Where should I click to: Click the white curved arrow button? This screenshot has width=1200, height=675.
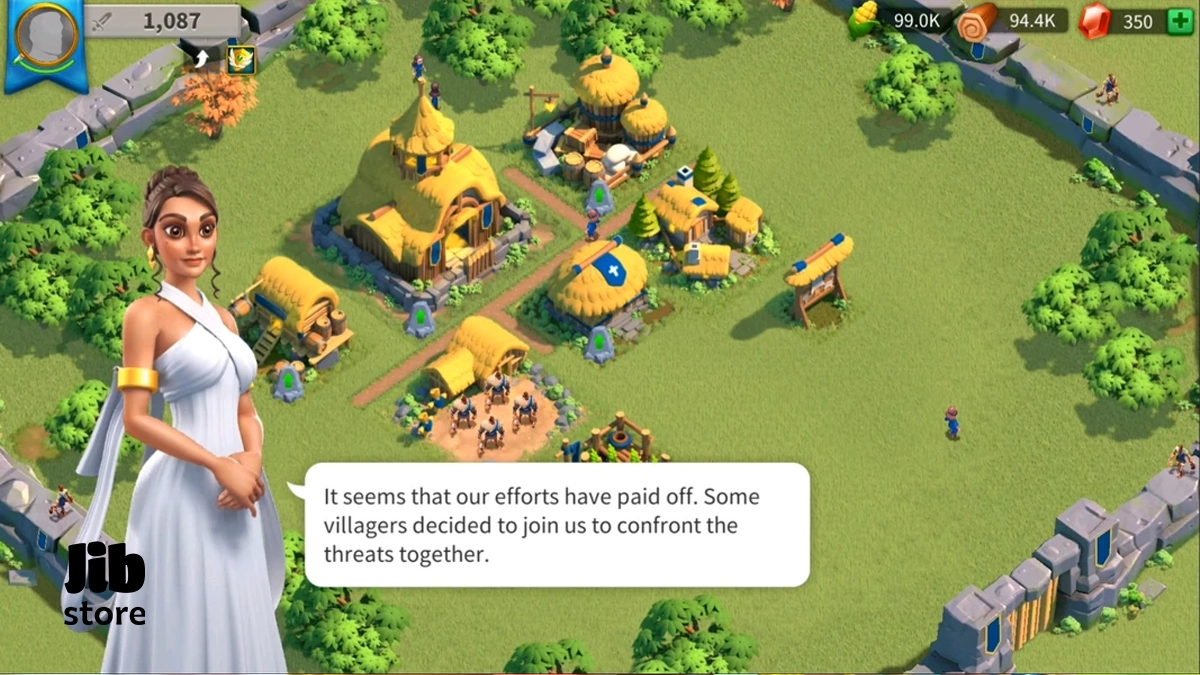tap(201, 59)
